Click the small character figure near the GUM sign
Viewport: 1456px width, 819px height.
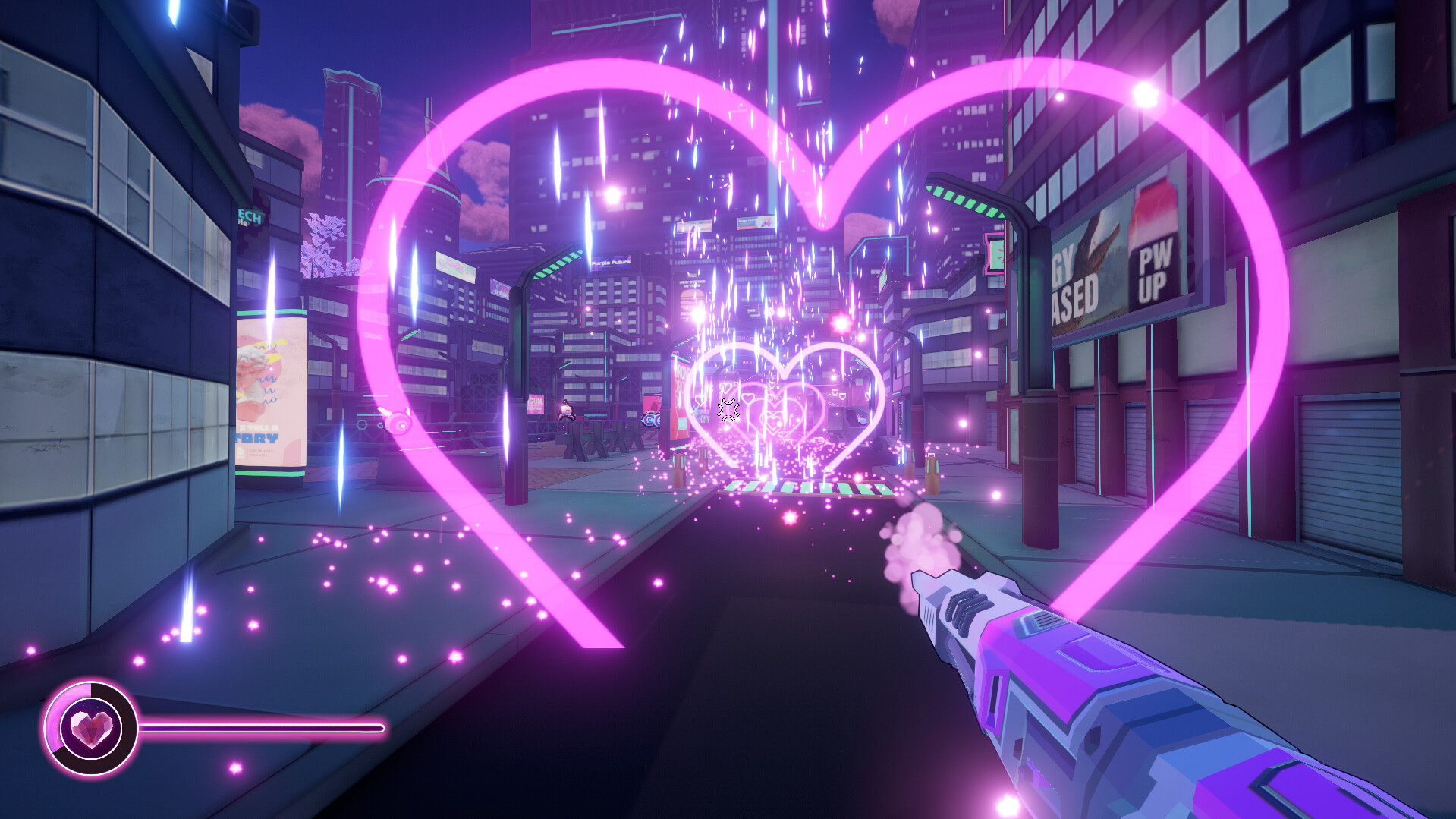(x=567, y=411)
